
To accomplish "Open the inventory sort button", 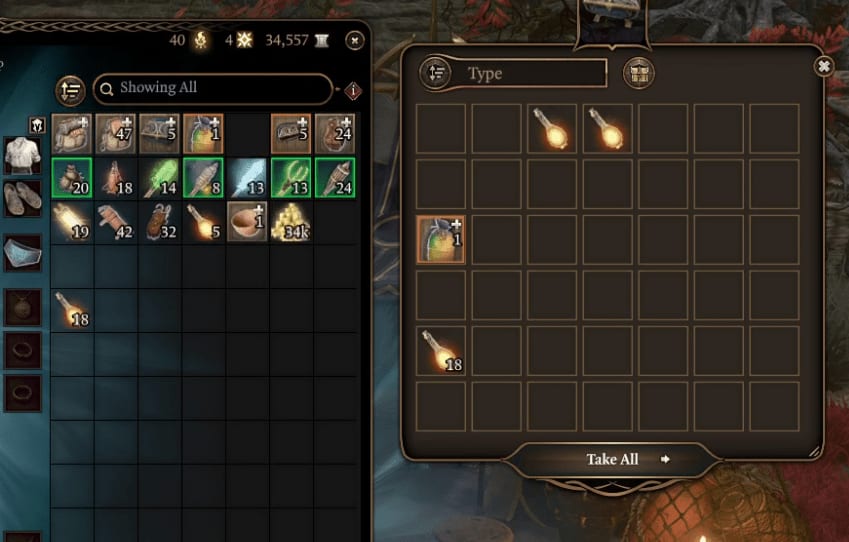I will pyautogui.click(x=70, y=90).
